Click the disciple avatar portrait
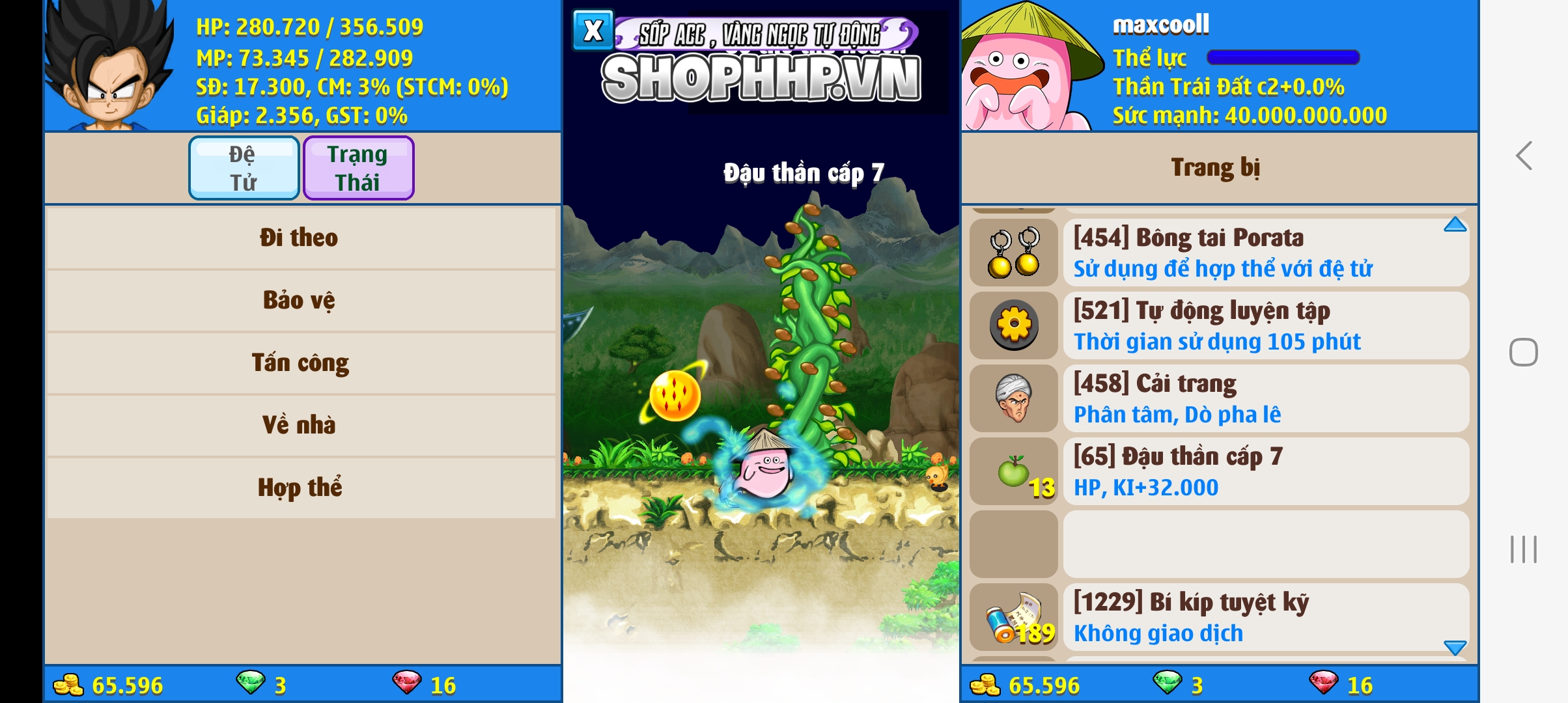The height and width of the screenshot is (703, 1568). [x=104, y=65]
